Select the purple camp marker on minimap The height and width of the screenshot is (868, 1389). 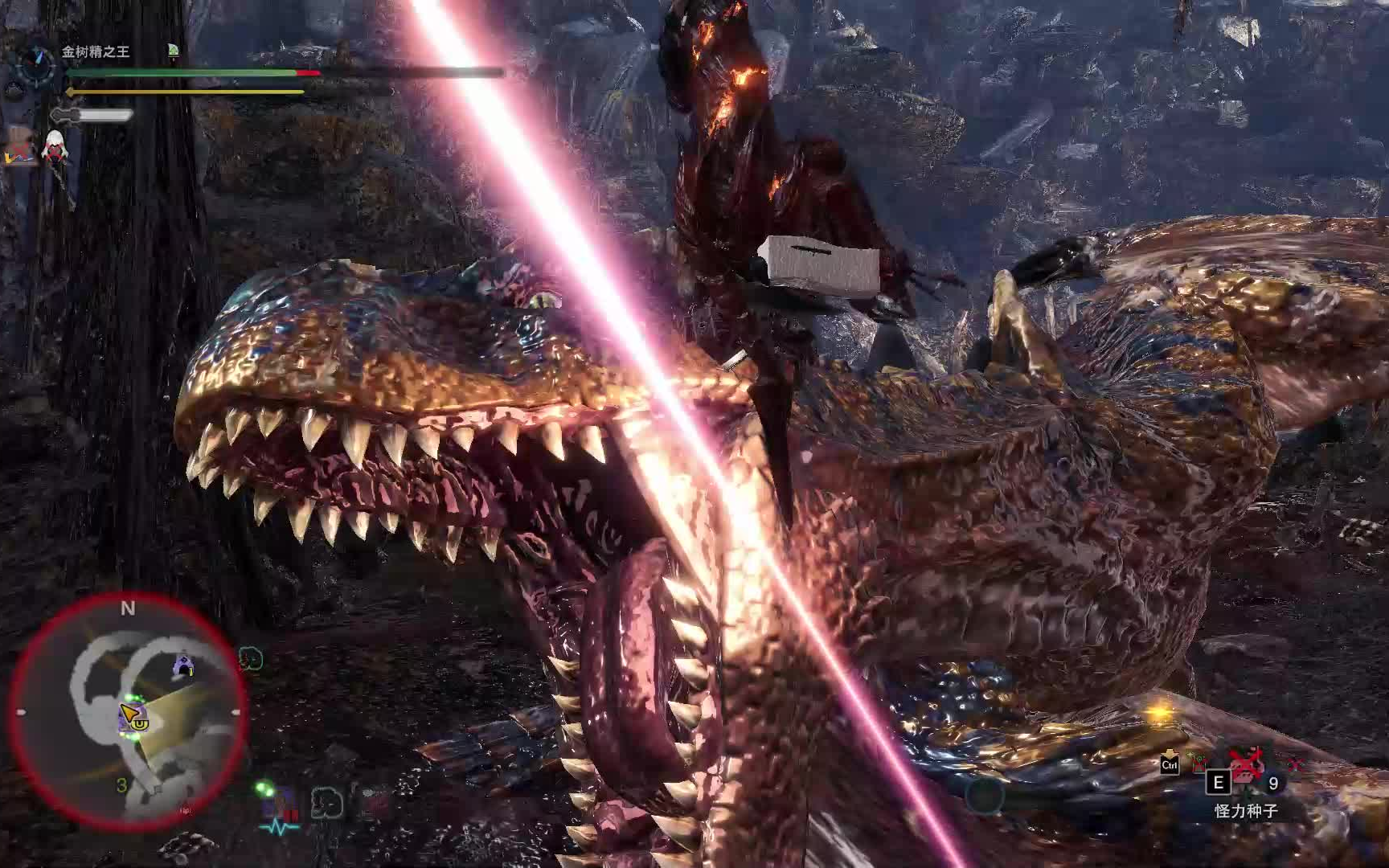(x=184, y=665)
